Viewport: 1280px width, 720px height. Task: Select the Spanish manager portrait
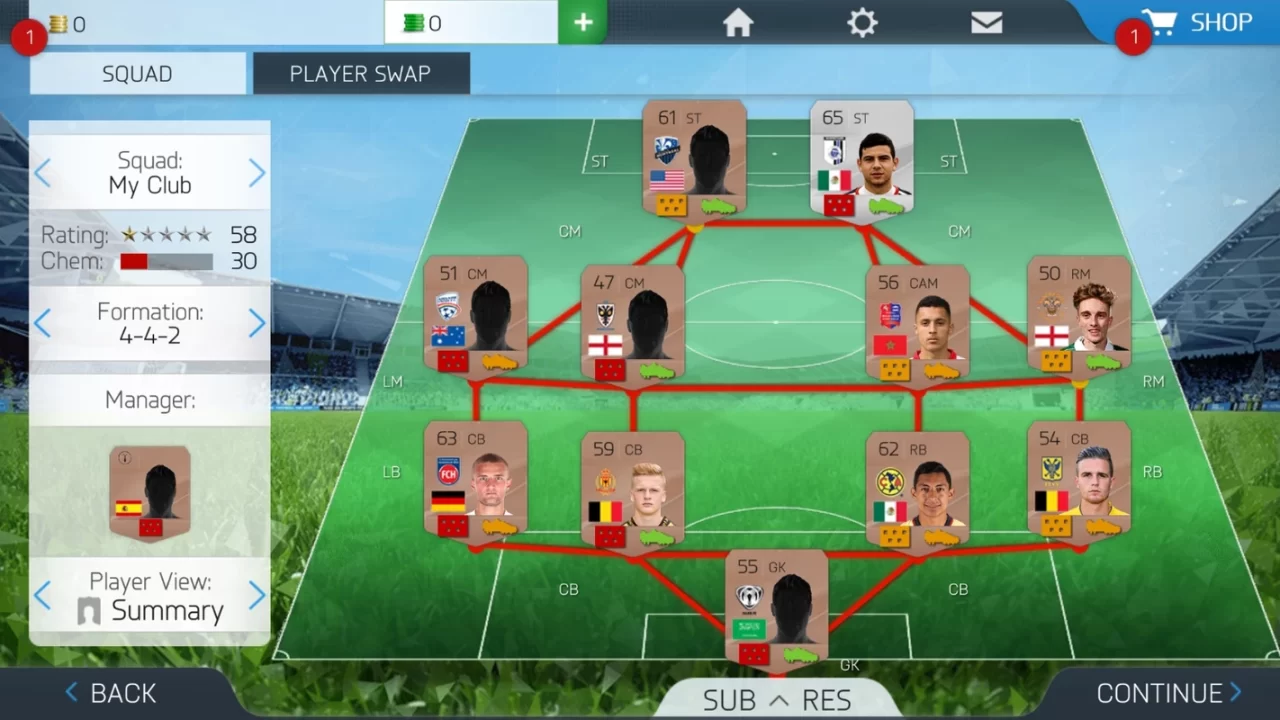click(150, 490)
